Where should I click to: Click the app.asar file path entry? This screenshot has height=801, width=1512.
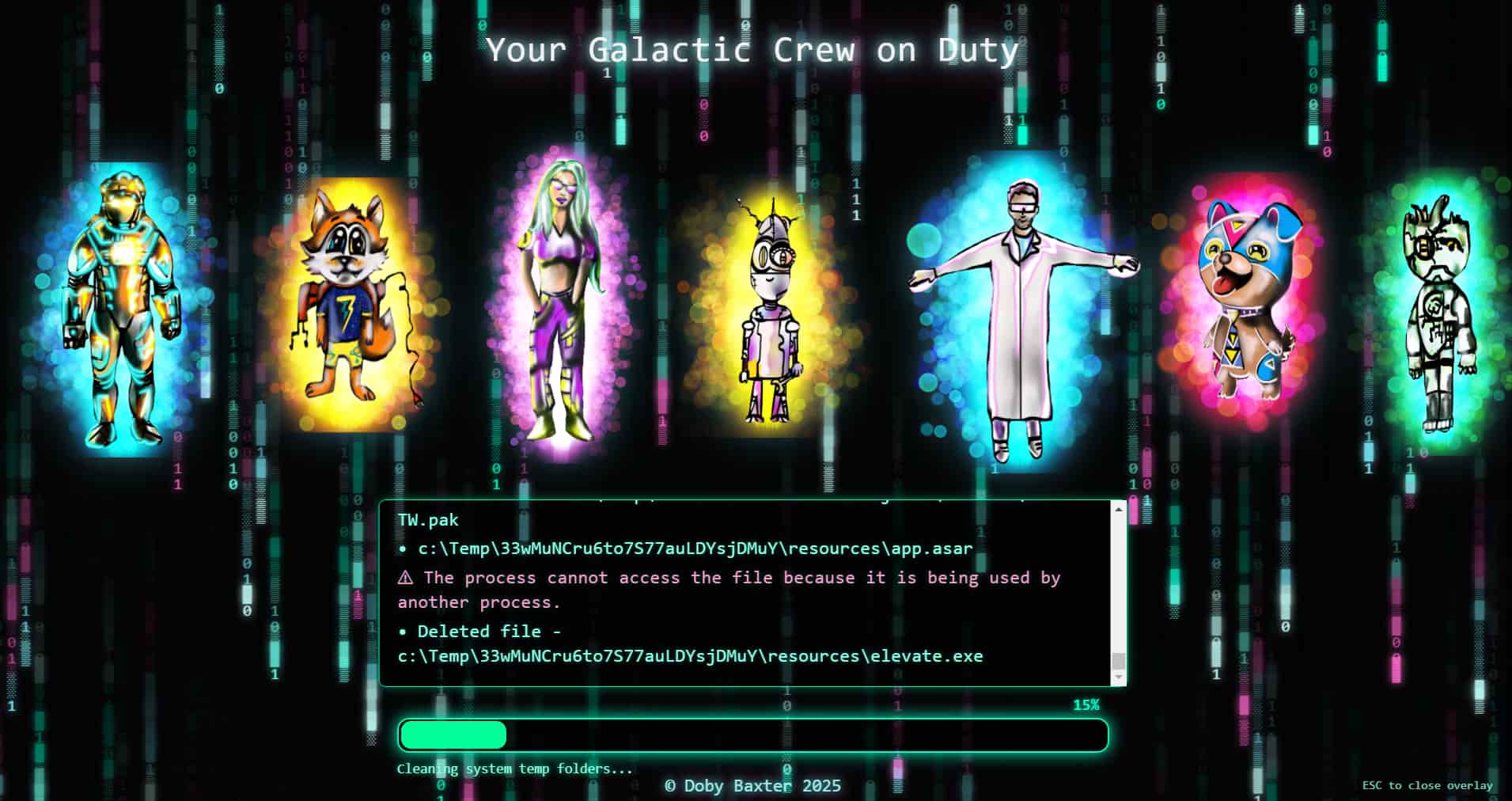point(694,548)
